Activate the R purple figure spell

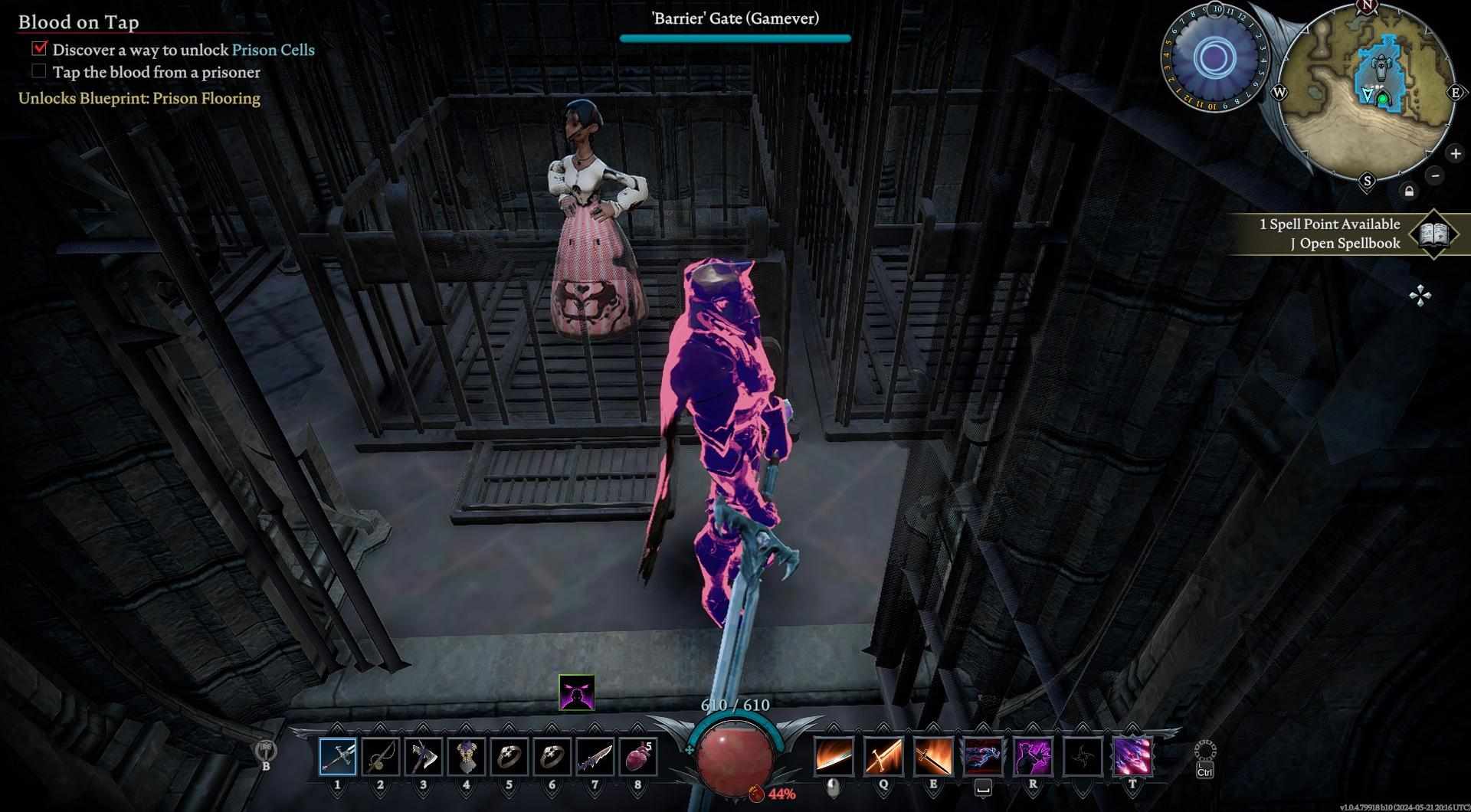click(1033, 756)
